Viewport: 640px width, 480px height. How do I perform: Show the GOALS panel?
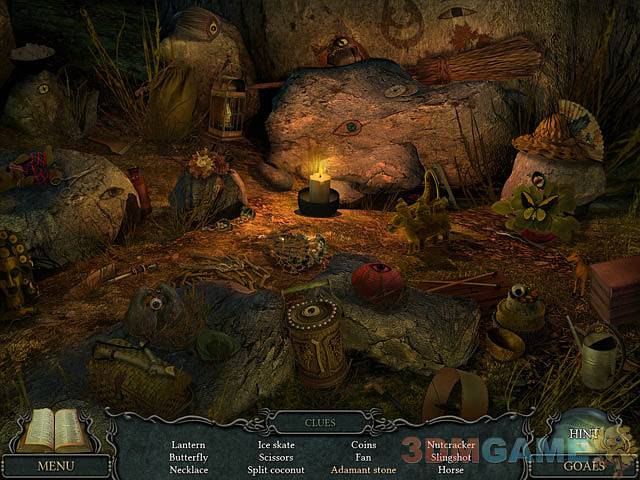[x=583, y=466]
